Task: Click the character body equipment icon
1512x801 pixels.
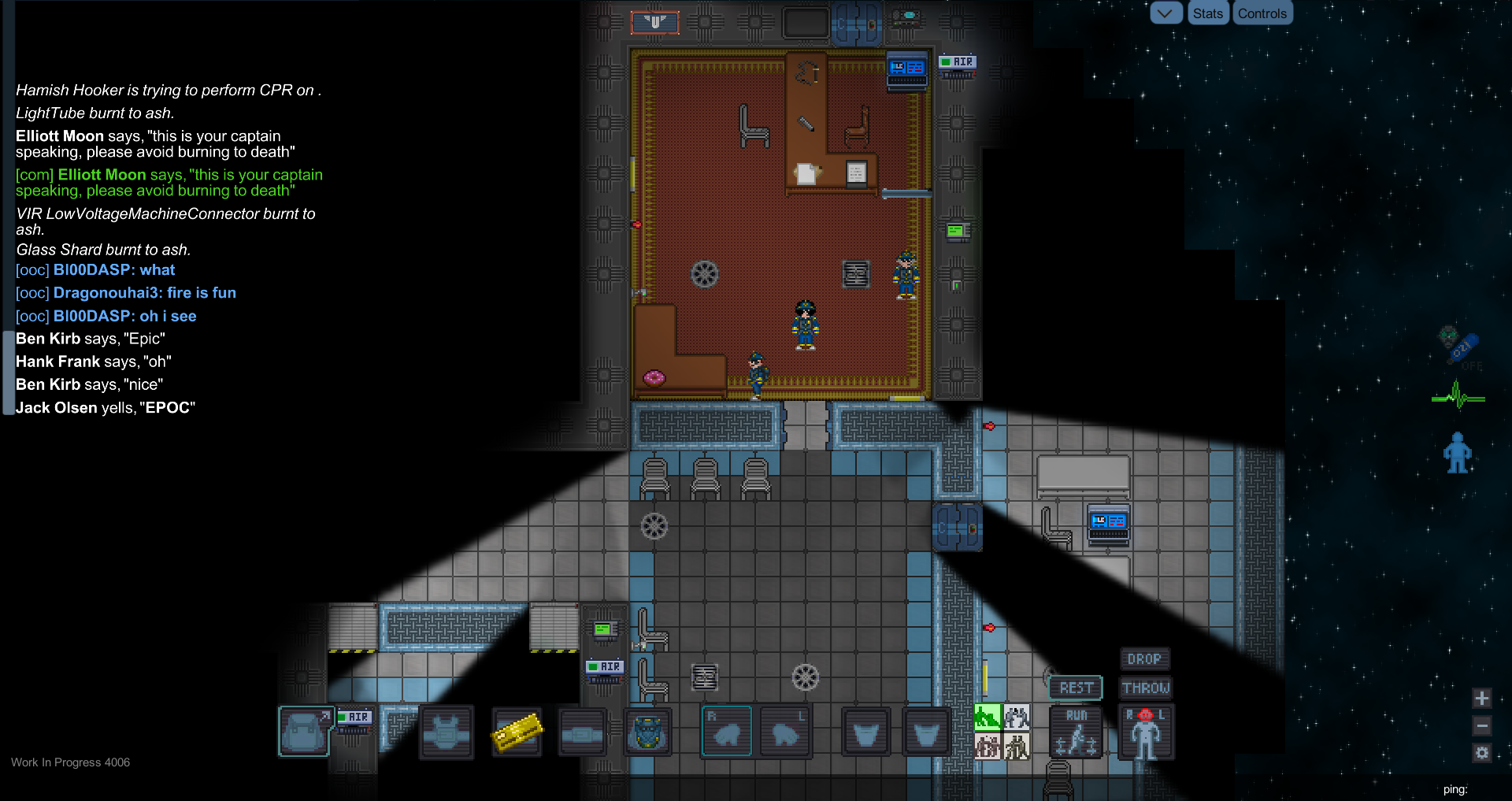Action: 1146,732
